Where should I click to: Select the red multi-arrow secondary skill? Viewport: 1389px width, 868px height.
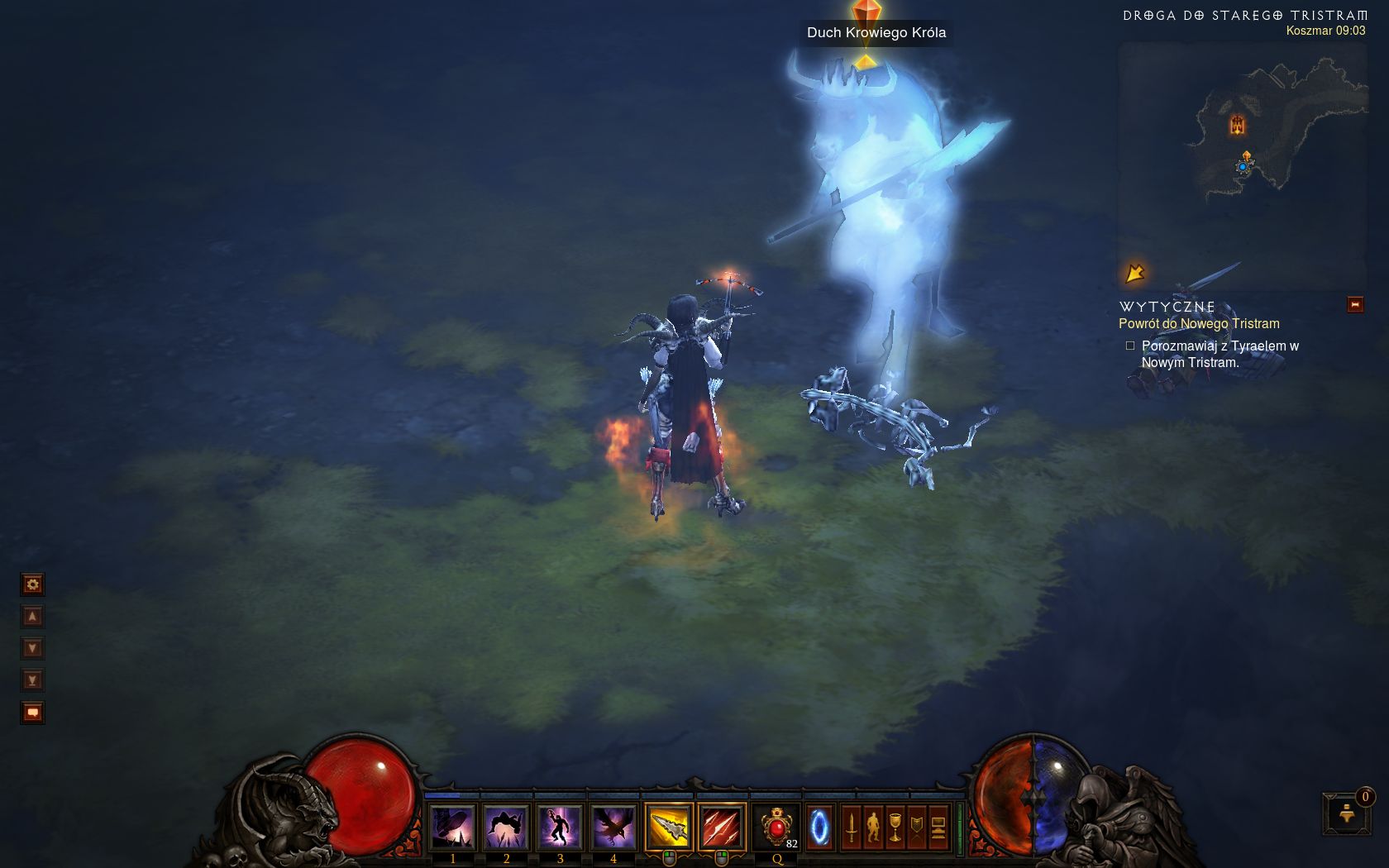[722, 827]
